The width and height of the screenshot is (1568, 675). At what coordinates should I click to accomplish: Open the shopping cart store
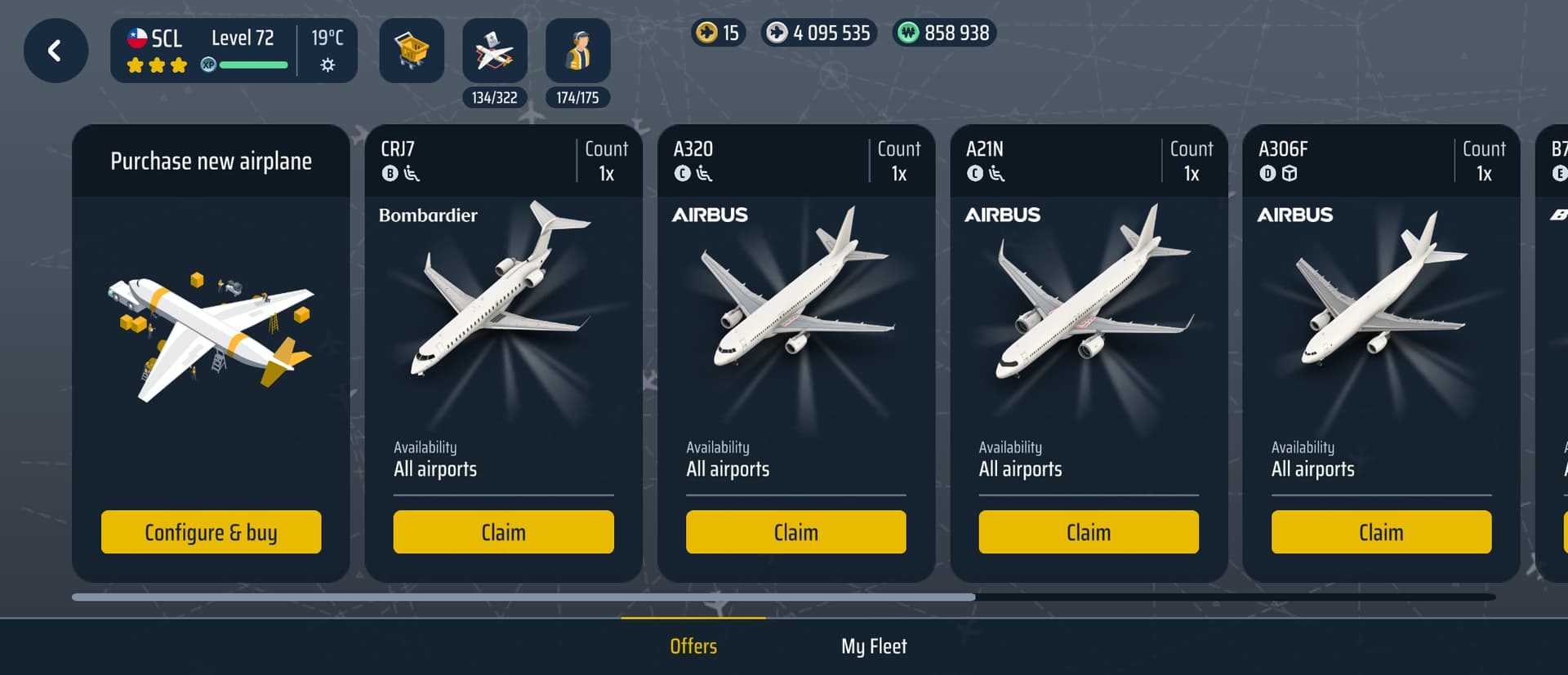tap(412, 51)
